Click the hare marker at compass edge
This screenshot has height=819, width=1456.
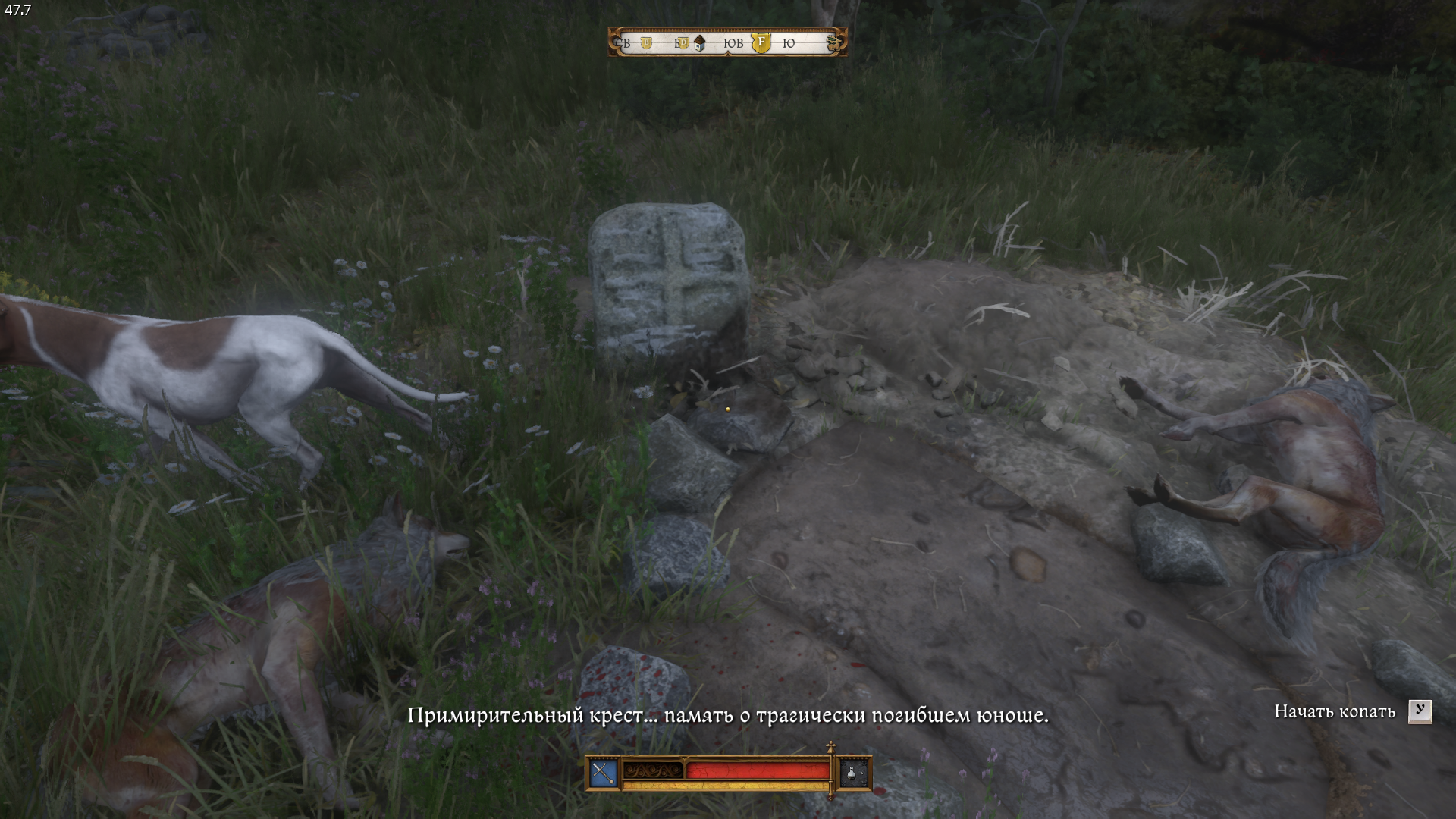pyautogui.click(x=834, y=42)
